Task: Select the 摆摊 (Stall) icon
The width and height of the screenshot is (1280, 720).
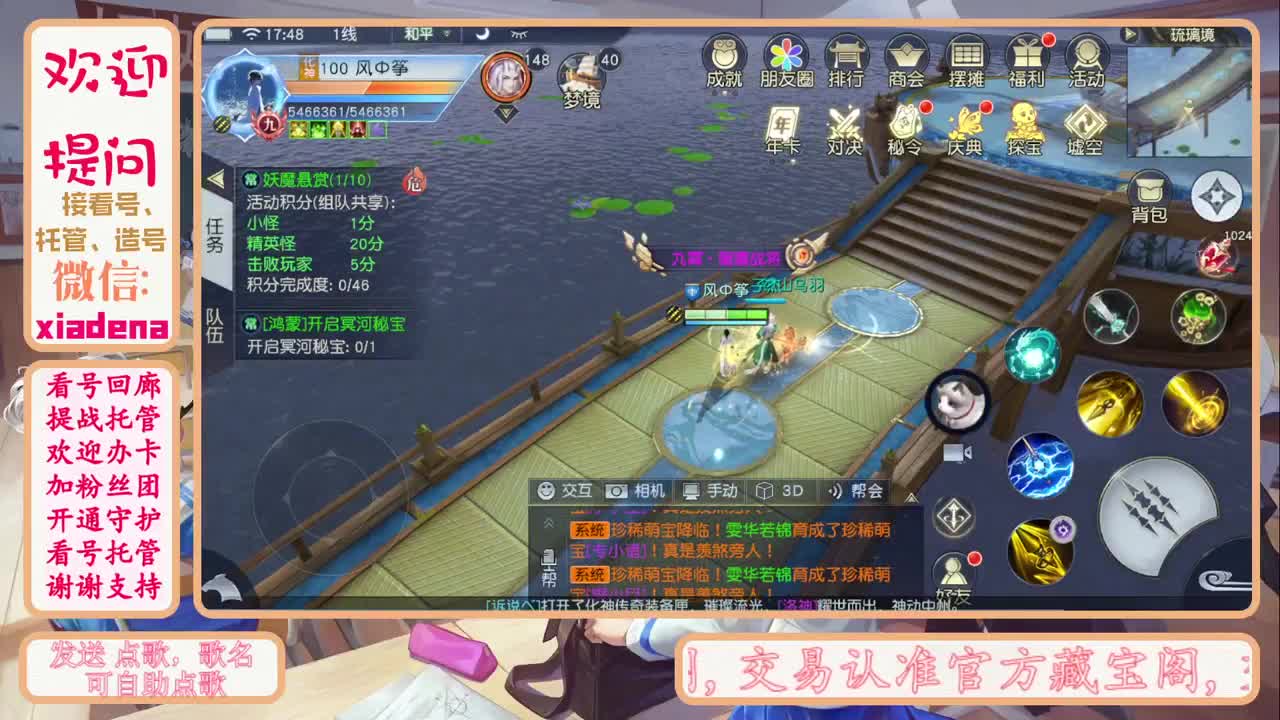Action: click(966, 60)
